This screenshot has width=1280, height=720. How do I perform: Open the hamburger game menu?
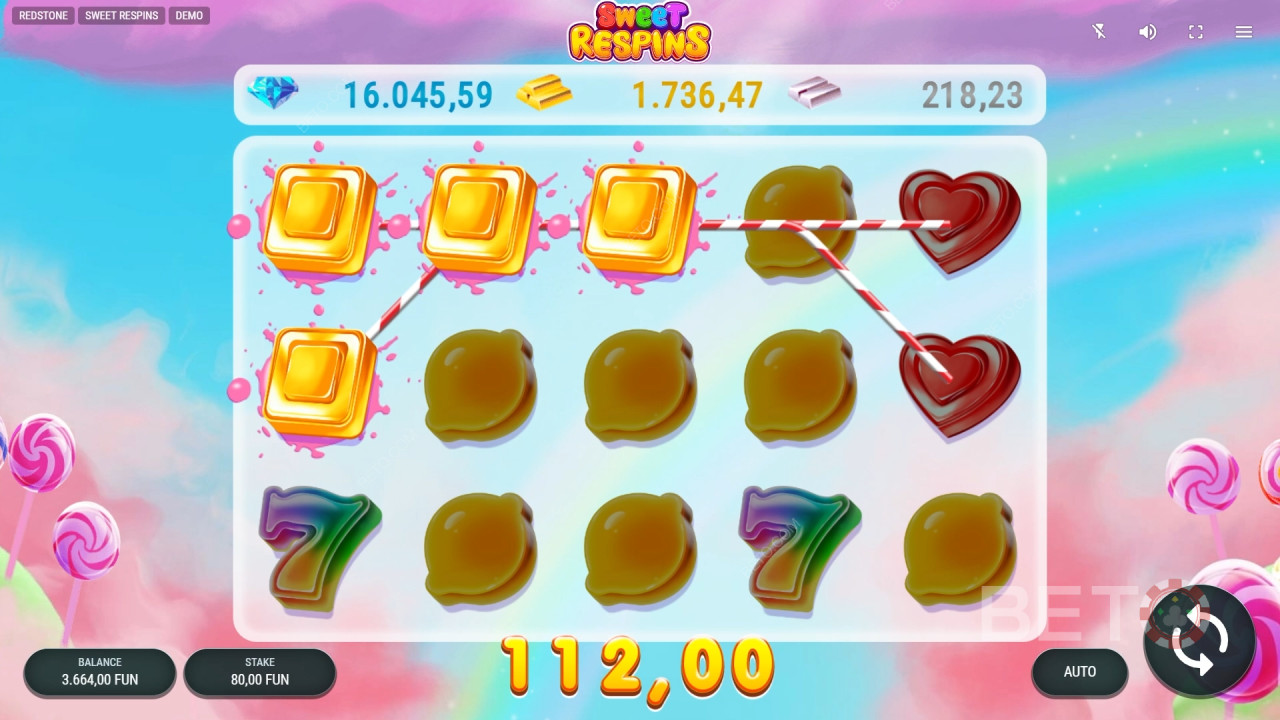pyautogui.click(x=1243, y=31)
